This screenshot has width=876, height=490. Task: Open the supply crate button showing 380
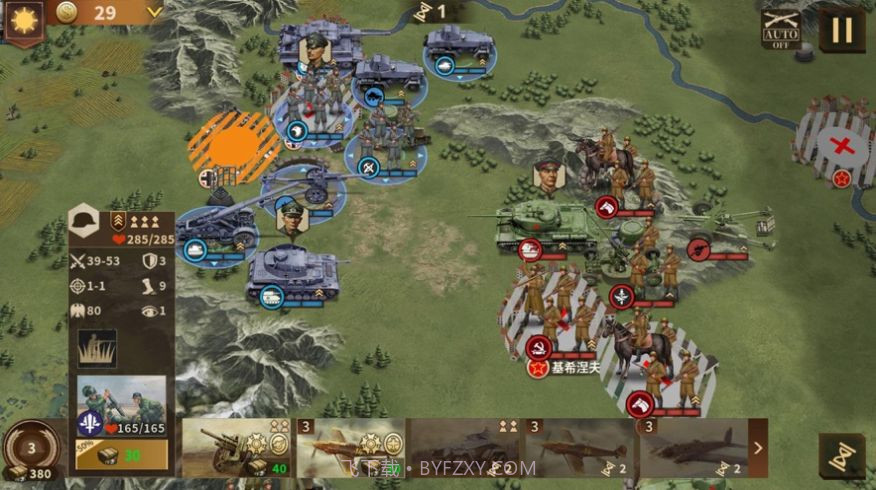coord(29,451)
